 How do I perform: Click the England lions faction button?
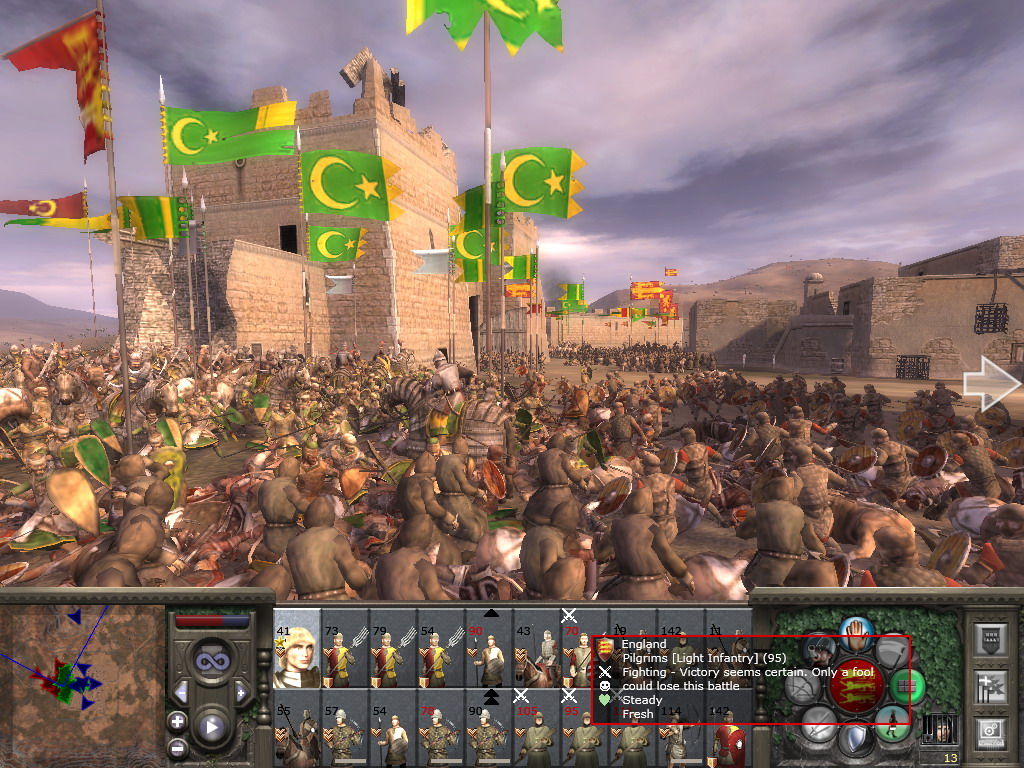pos(855,686)
